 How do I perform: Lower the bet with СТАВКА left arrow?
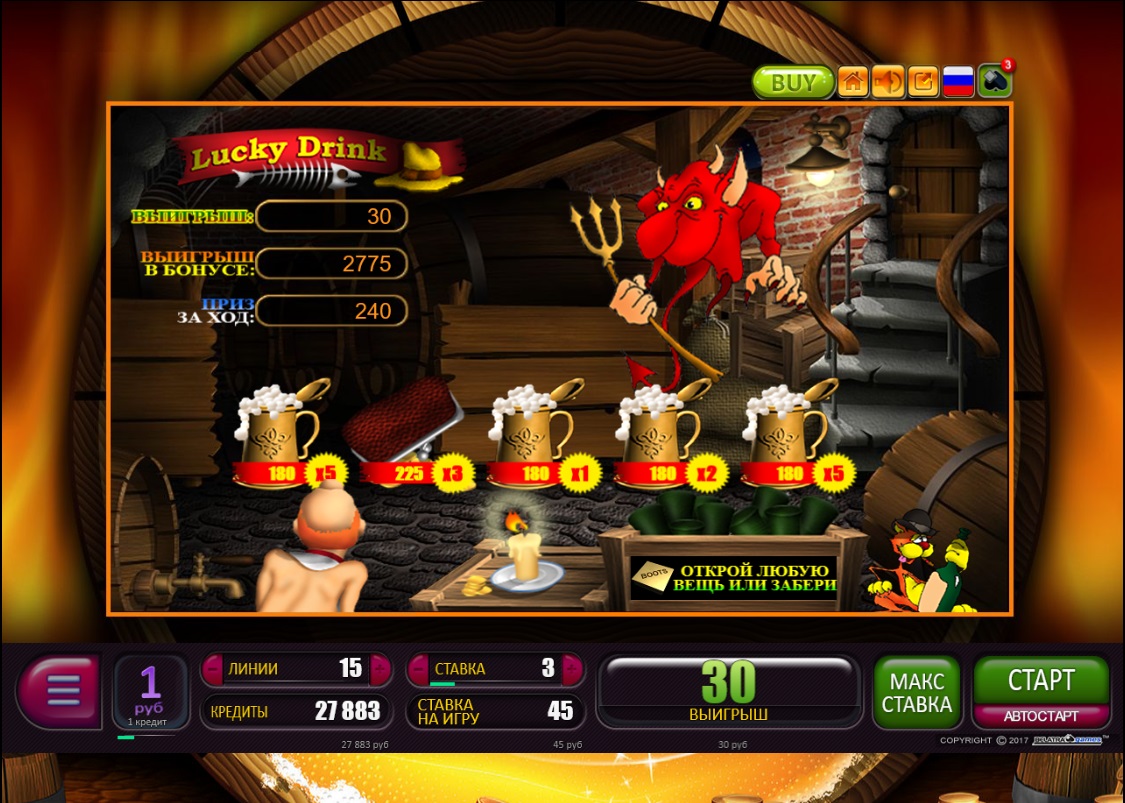(417, 669)
